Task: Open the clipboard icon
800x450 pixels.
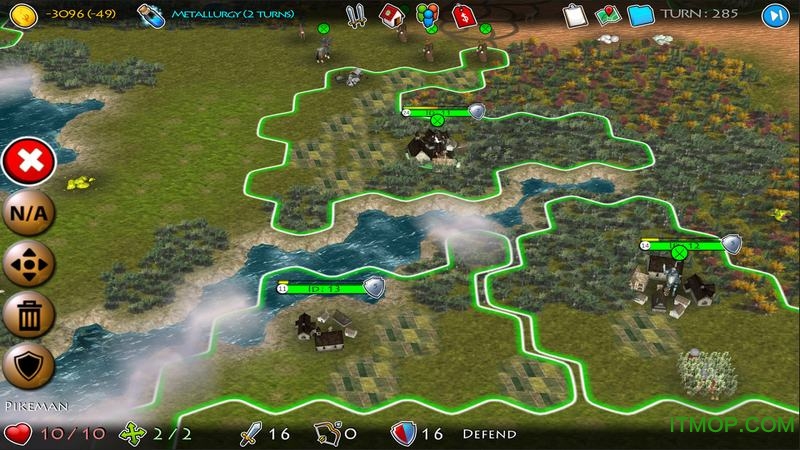Action: pyautogui.click(x=573, y=15)
